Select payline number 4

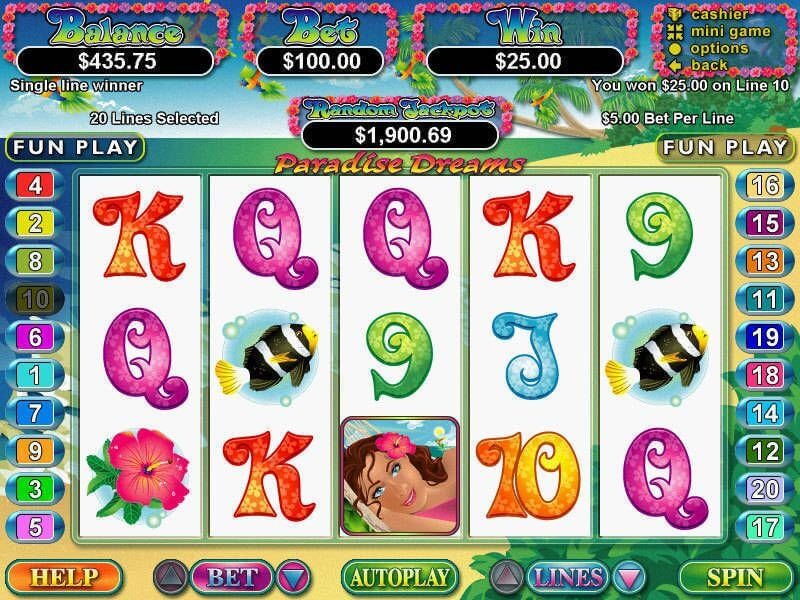[x=35, y=185]
